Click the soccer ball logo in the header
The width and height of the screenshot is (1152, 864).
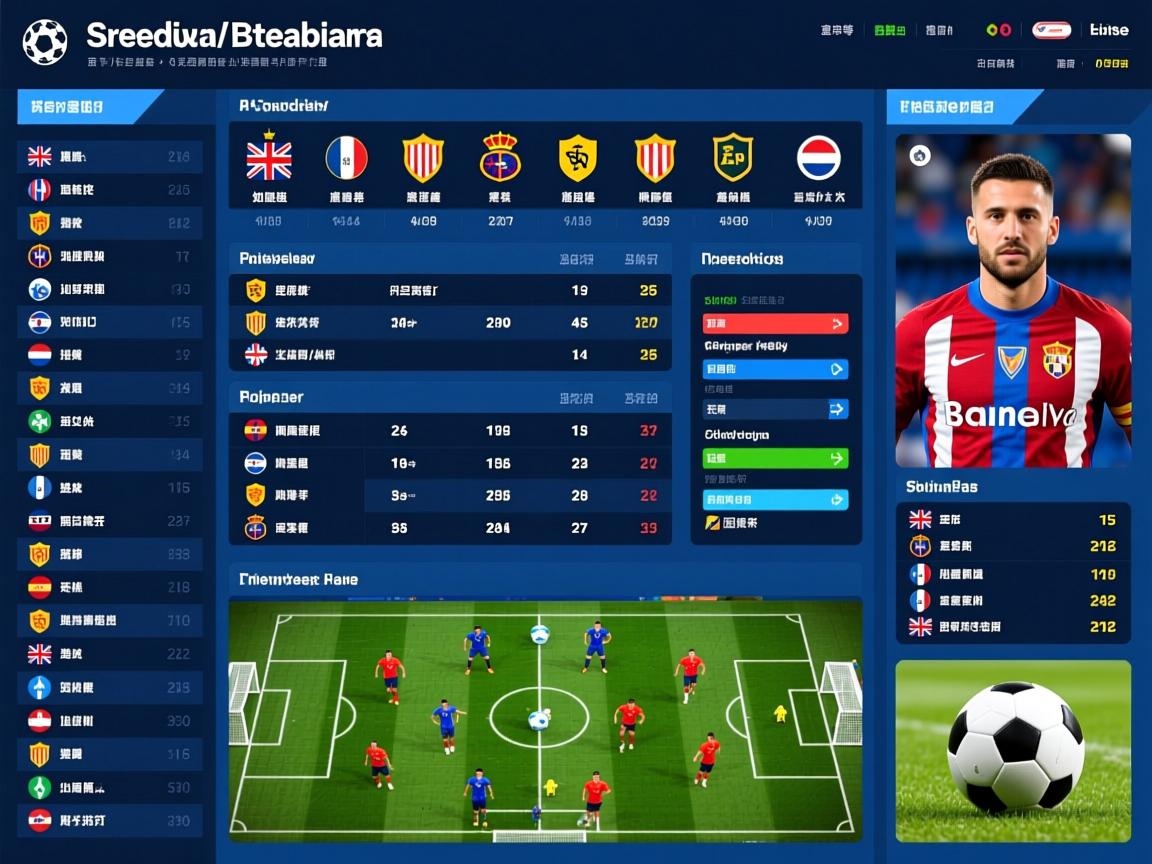coord(45,42)
